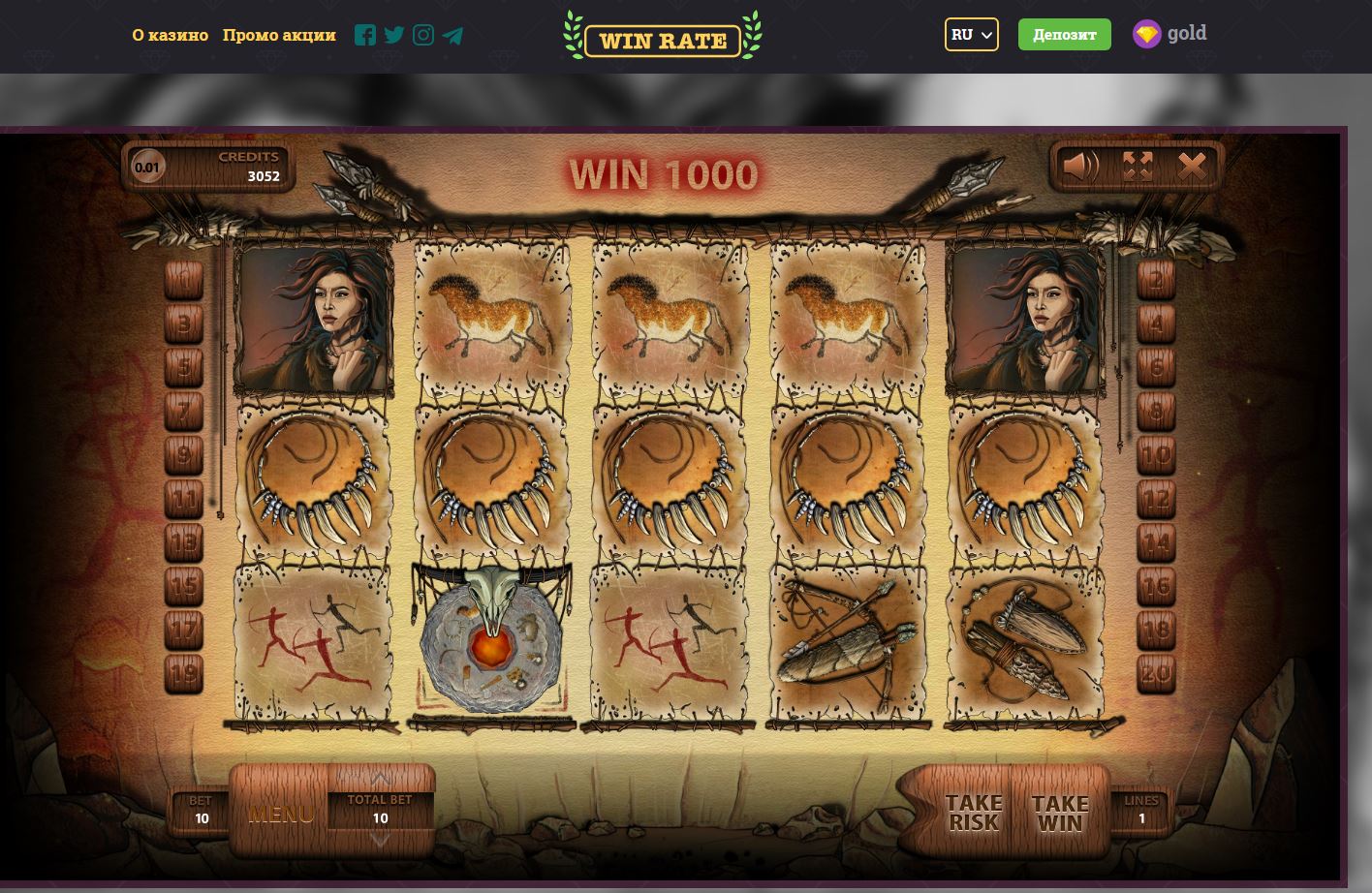Choose payline number 19 marker

click(184, 672)
